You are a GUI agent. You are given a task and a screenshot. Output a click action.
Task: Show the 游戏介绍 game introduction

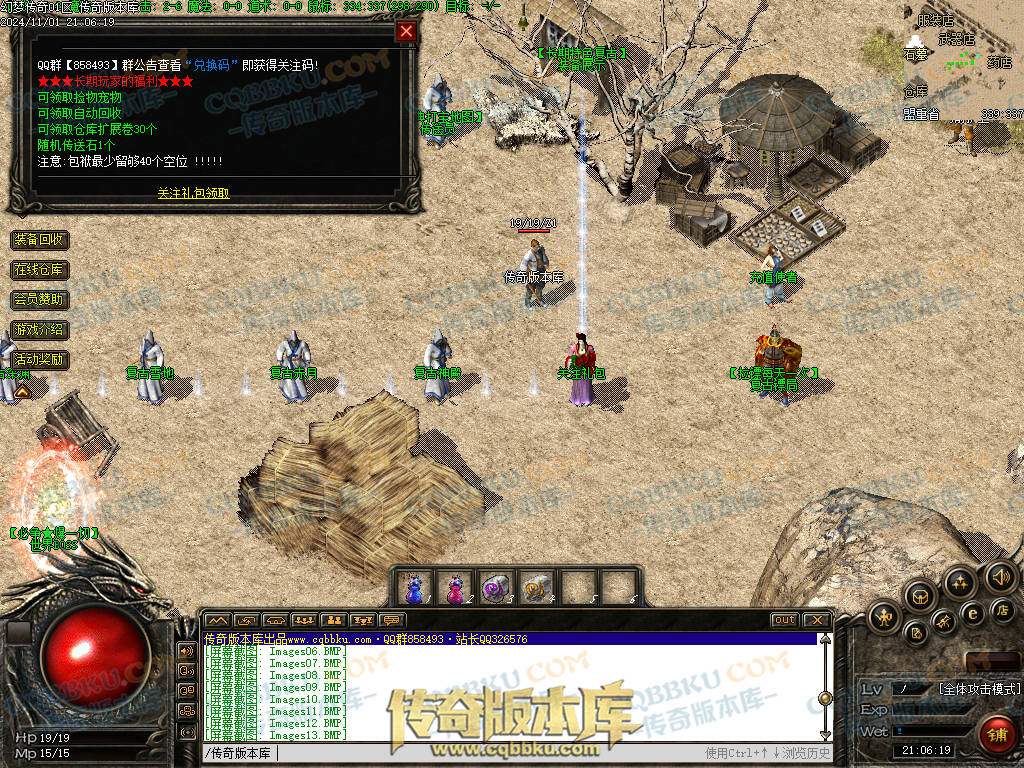pyautogui.click(x=39, y=329)
